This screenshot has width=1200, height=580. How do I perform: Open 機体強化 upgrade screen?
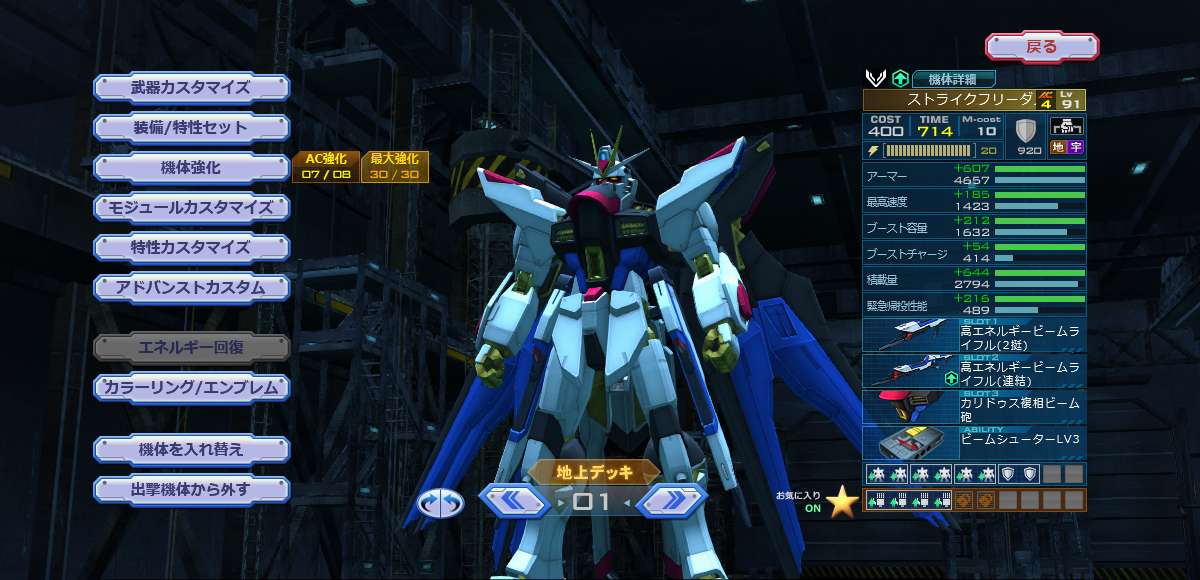click(191, 168)
